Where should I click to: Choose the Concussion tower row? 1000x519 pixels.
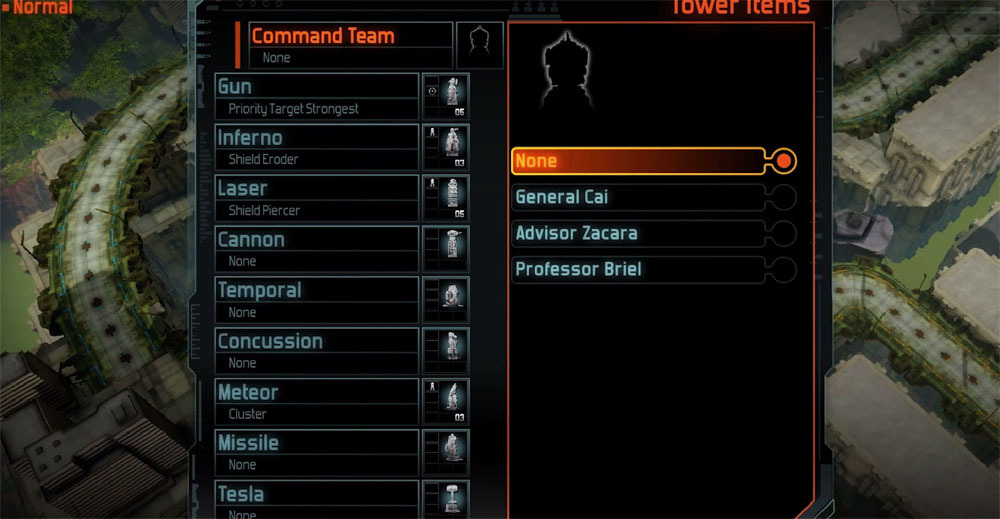(x=316, y=351)
